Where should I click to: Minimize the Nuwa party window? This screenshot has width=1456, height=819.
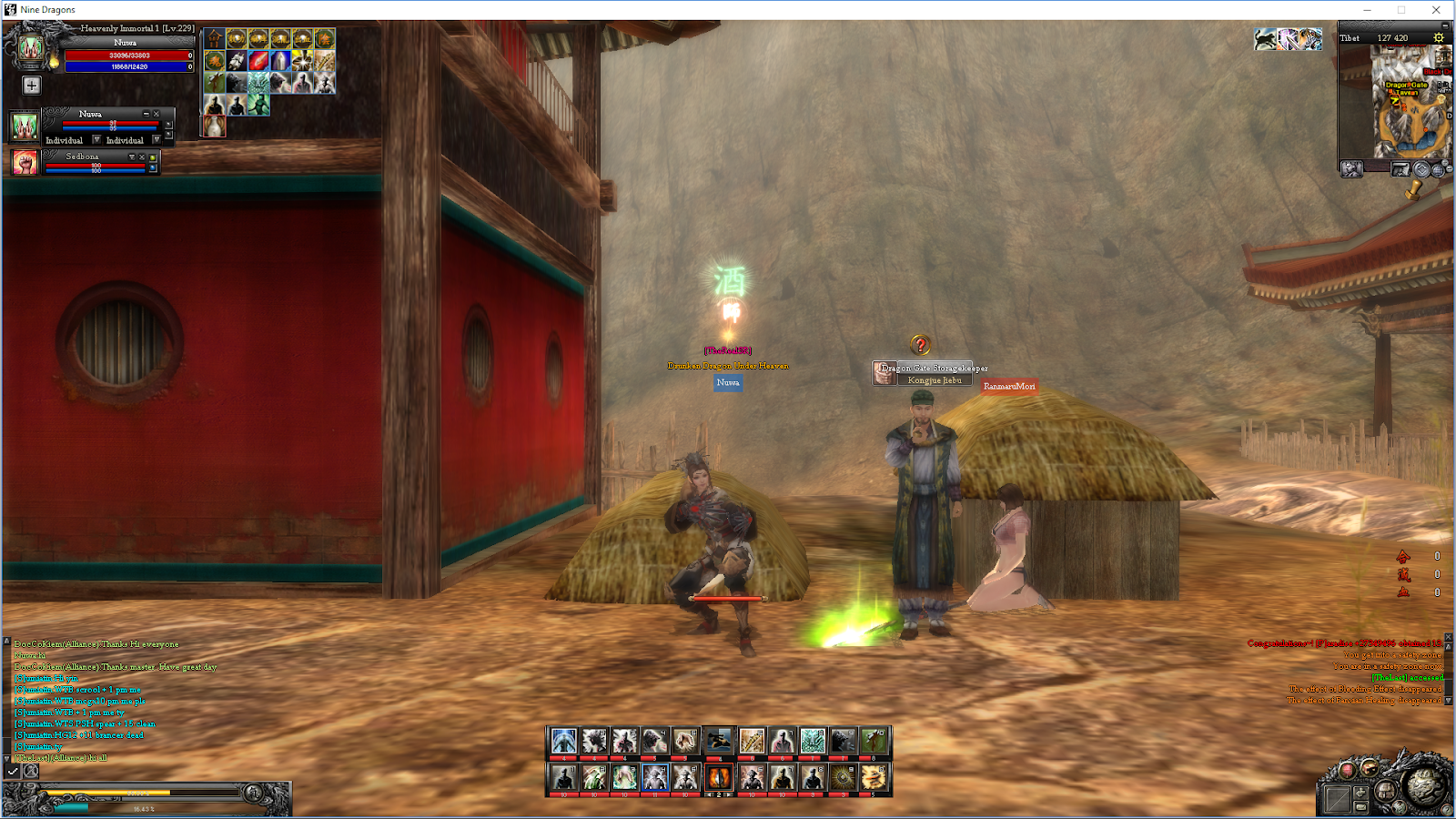click(146, 114)
